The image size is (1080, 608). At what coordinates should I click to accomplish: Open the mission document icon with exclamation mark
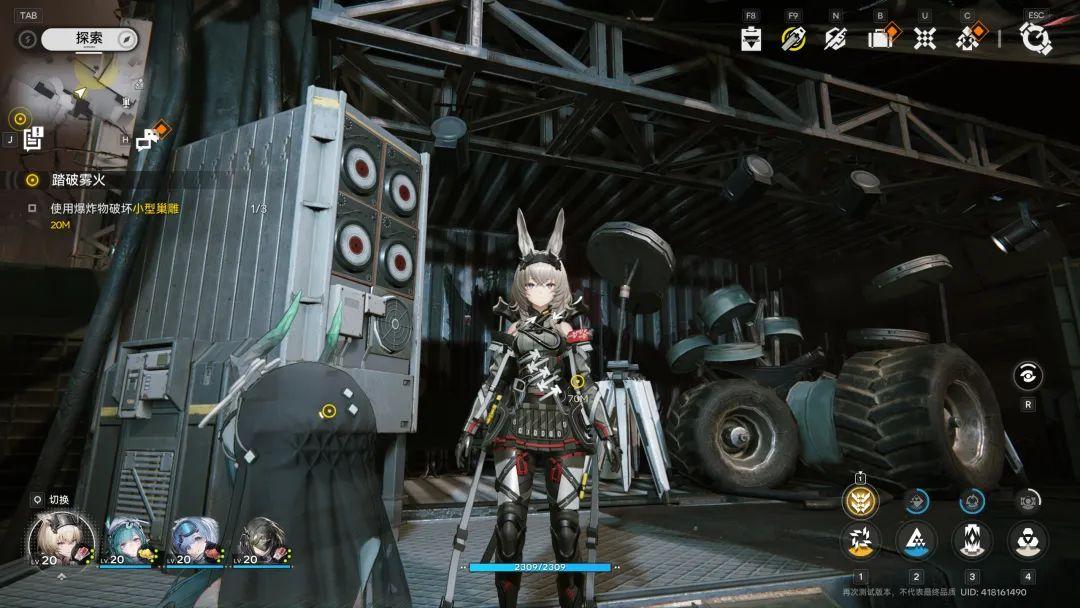(32, 140)
